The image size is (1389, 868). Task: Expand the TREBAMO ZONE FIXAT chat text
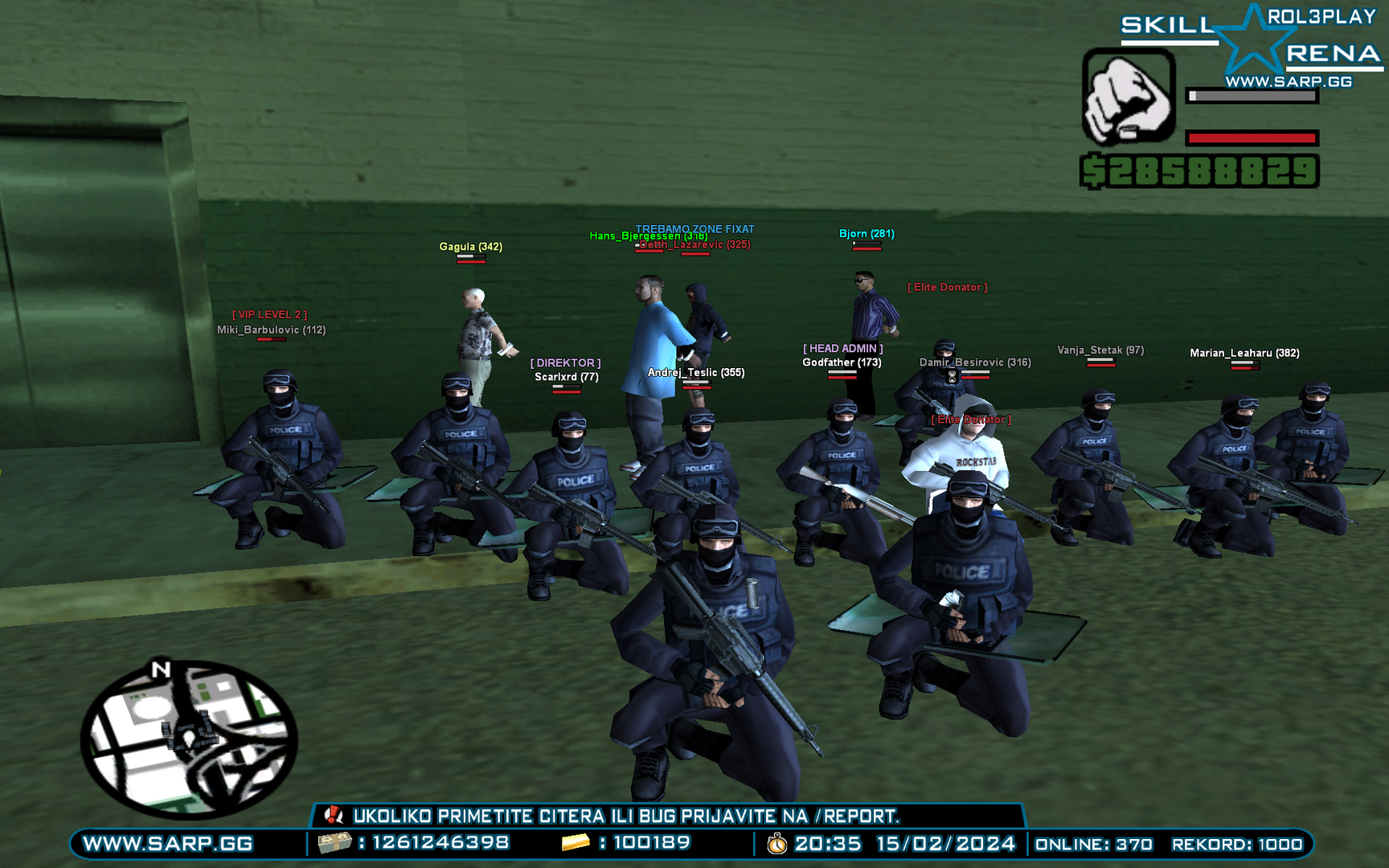[x=694, y=227]
